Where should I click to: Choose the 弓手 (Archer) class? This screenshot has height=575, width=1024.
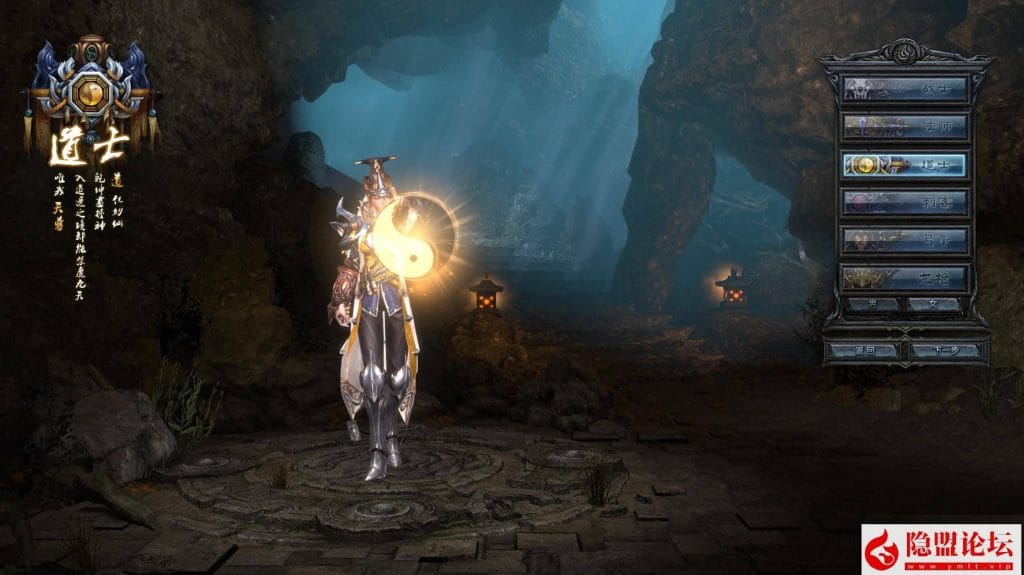(905, 240)
